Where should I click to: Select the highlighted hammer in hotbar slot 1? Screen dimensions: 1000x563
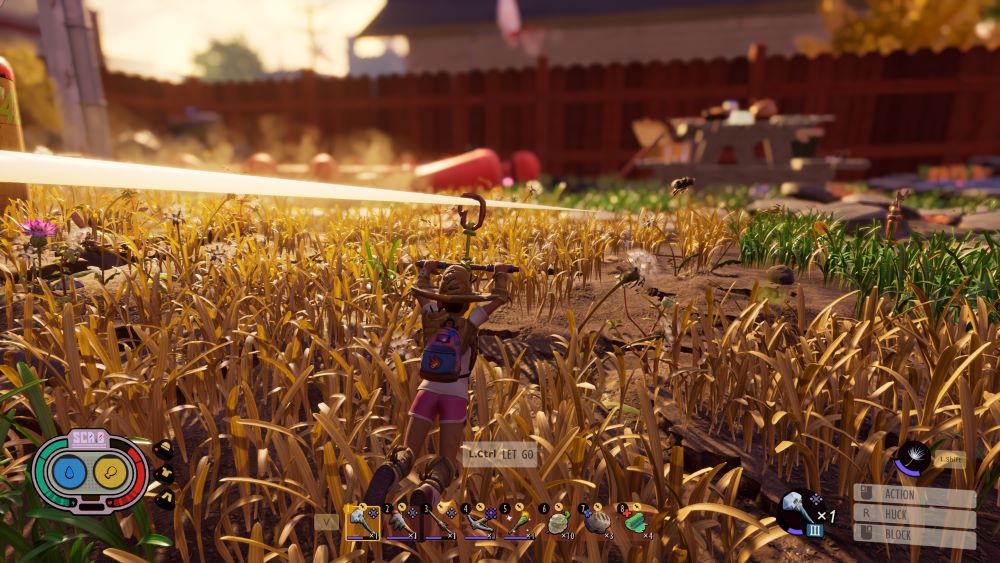361,521
